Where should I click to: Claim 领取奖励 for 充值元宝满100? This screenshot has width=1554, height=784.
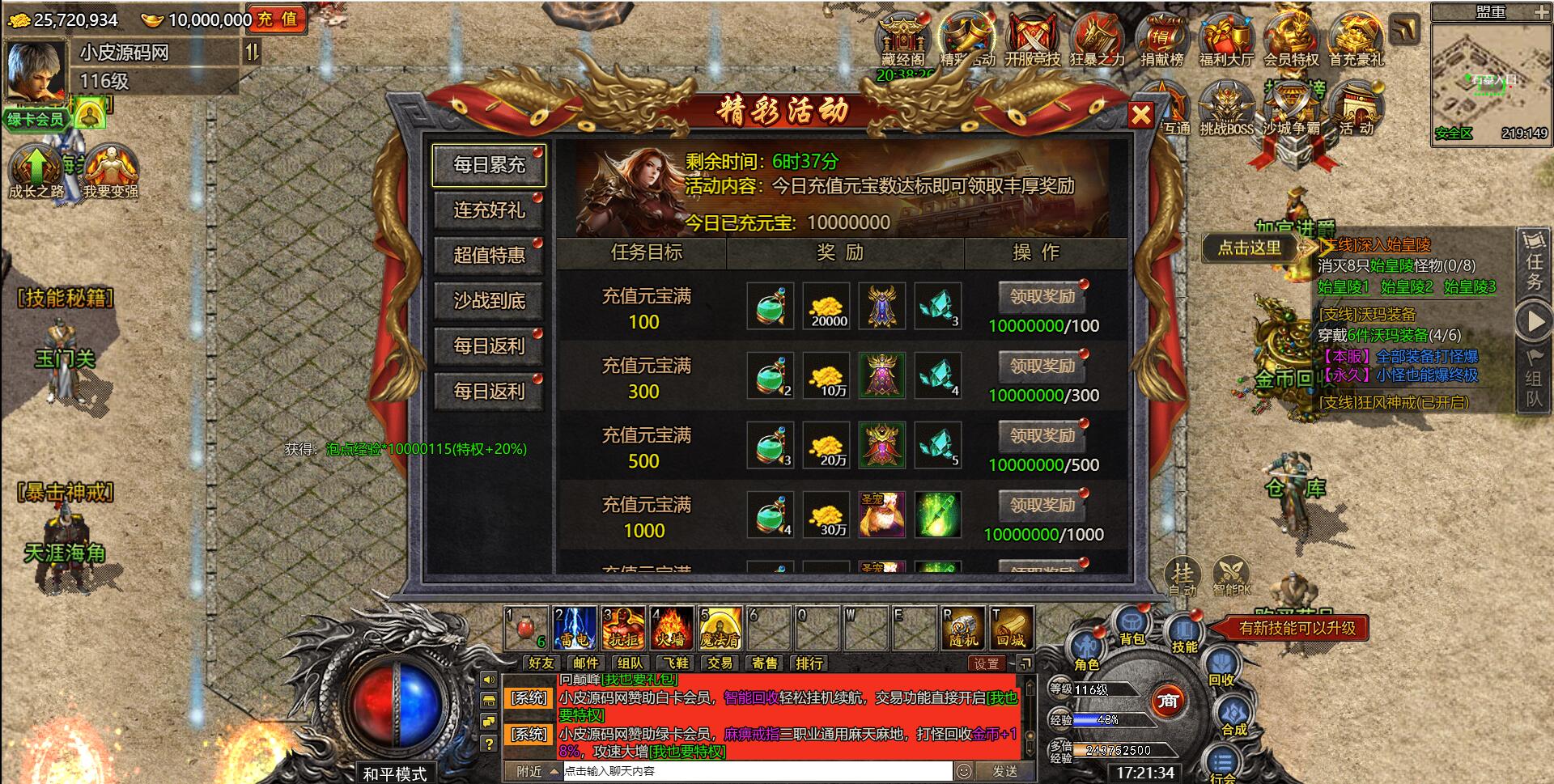pyautogui.click(x=1042, y=297)
